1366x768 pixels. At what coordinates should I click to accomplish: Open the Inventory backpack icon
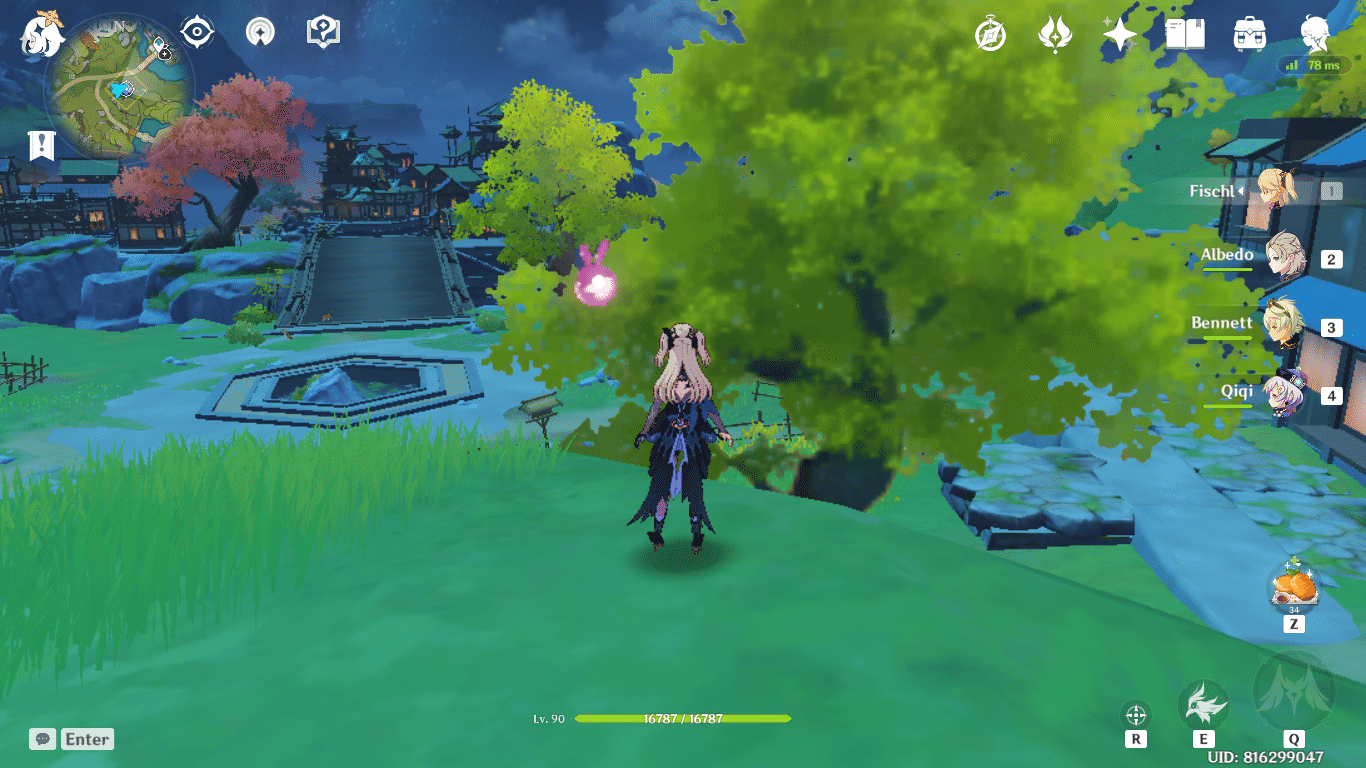pyautogui.click(x=1250, y=33)
